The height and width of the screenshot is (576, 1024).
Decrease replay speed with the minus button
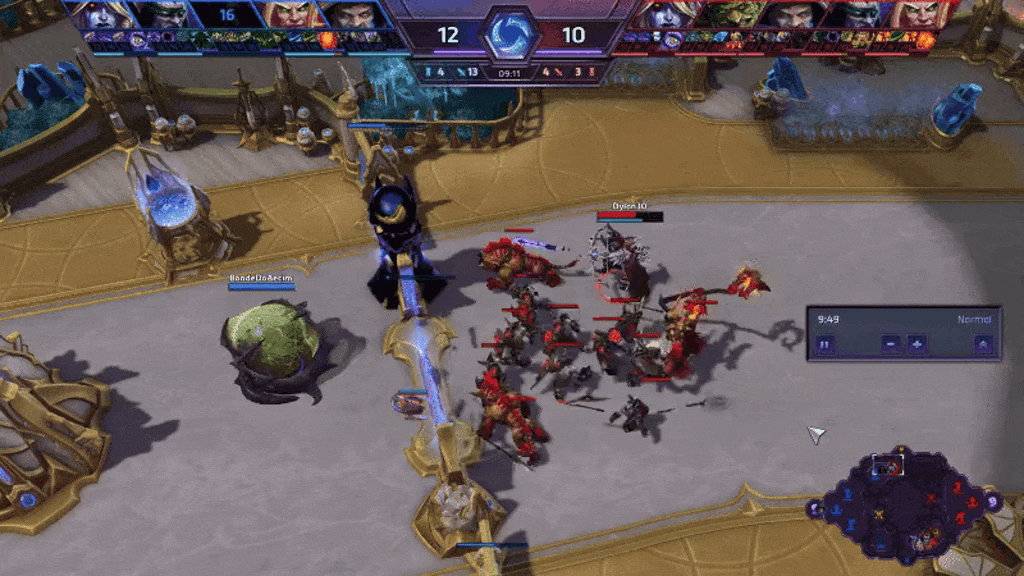point(890,344)
